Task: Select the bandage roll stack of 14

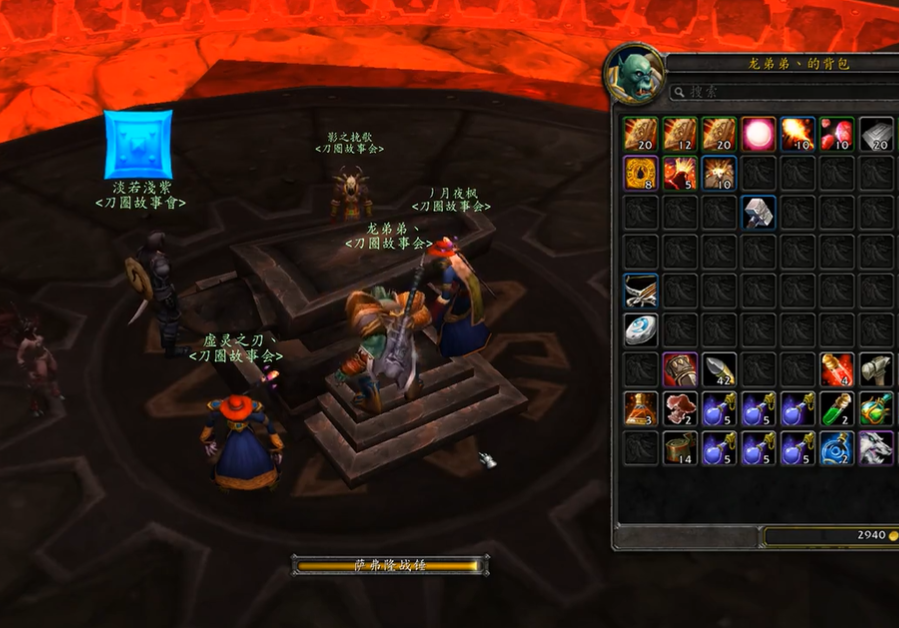Action: [x=680, y=447]
